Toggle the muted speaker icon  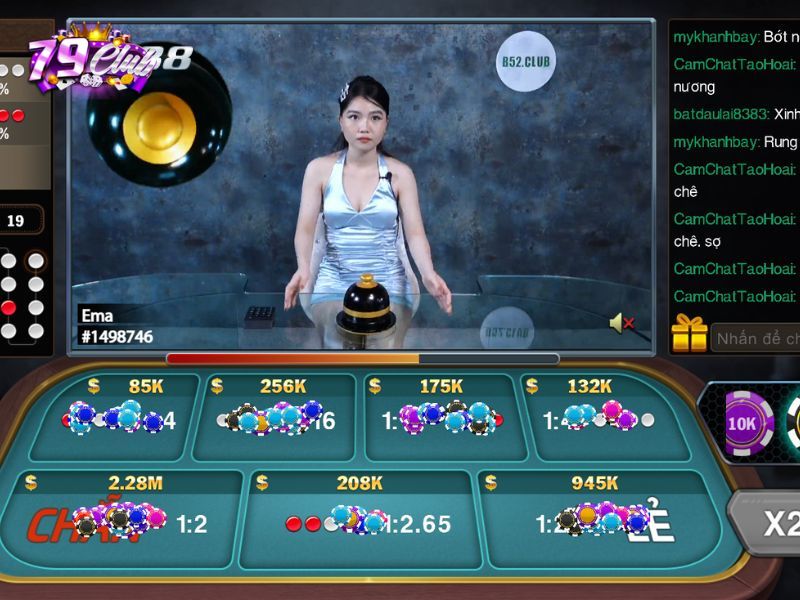tap(621, 322)
